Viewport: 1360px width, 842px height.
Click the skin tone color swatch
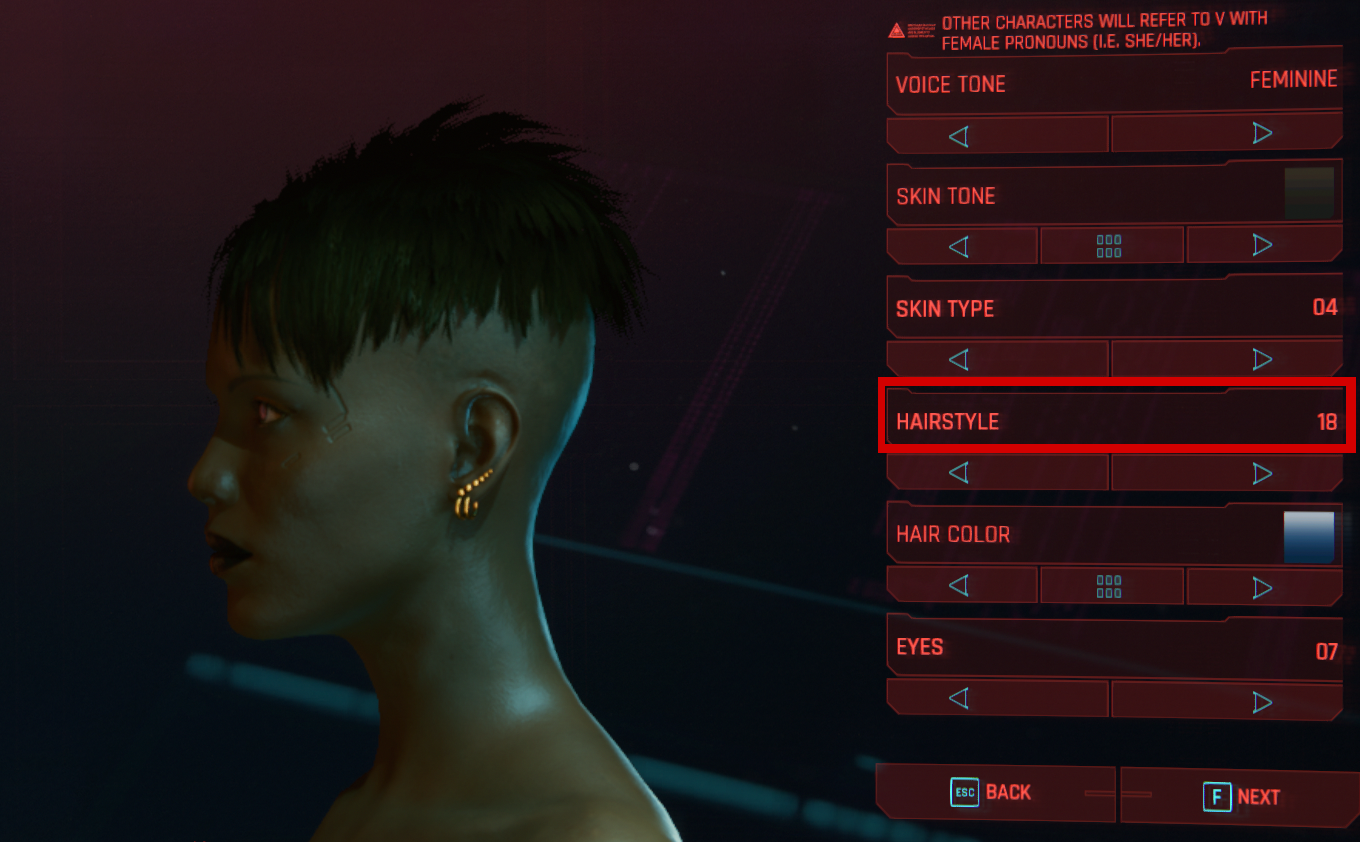click(x=1309, y=194)
